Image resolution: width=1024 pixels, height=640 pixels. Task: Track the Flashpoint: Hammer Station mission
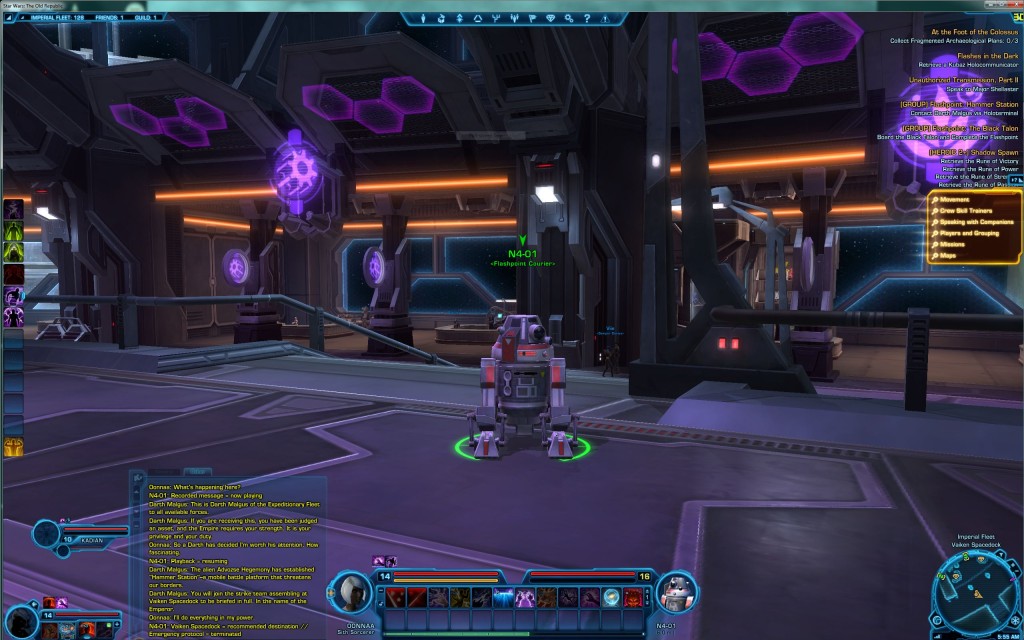(x=959, y=104)
